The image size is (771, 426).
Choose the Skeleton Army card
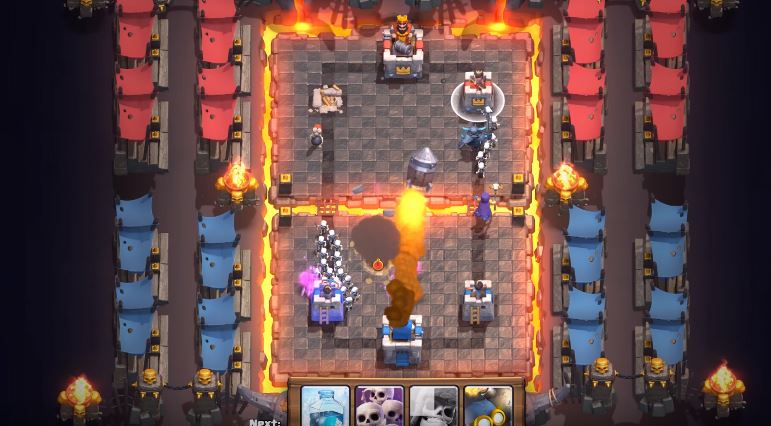(380, 406)
